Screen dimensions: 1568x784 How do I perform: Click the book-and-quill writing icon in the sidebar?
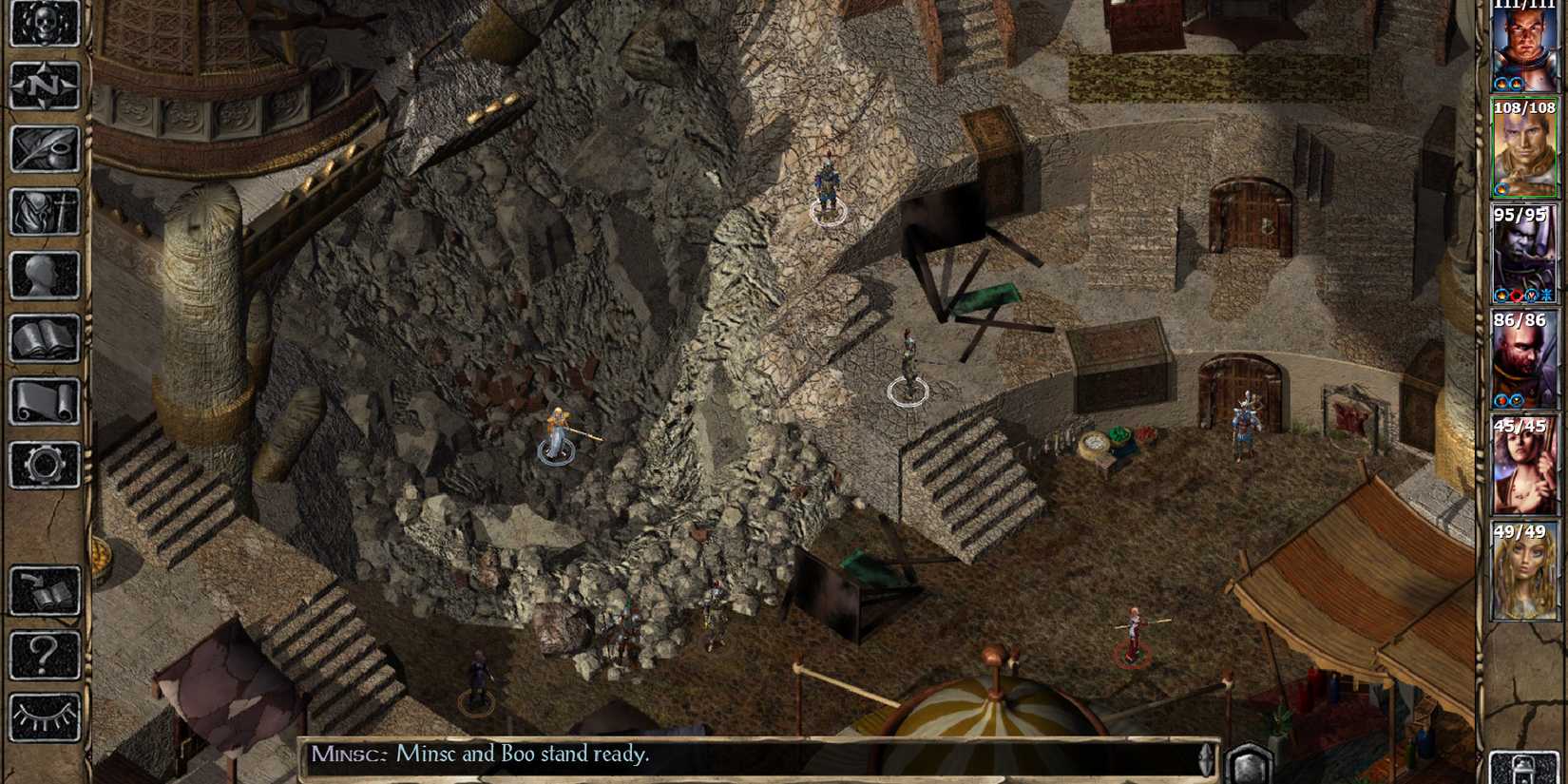pyautogui.click(x=45, y=589)
